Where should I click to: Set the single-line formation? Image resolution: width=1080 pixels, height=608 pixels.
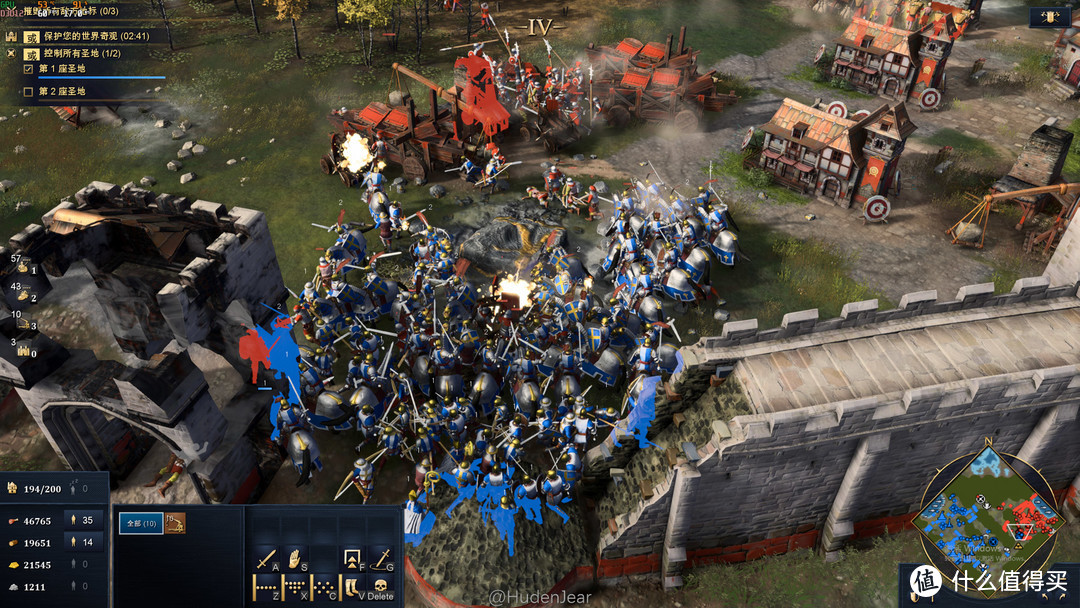(266, 587)
